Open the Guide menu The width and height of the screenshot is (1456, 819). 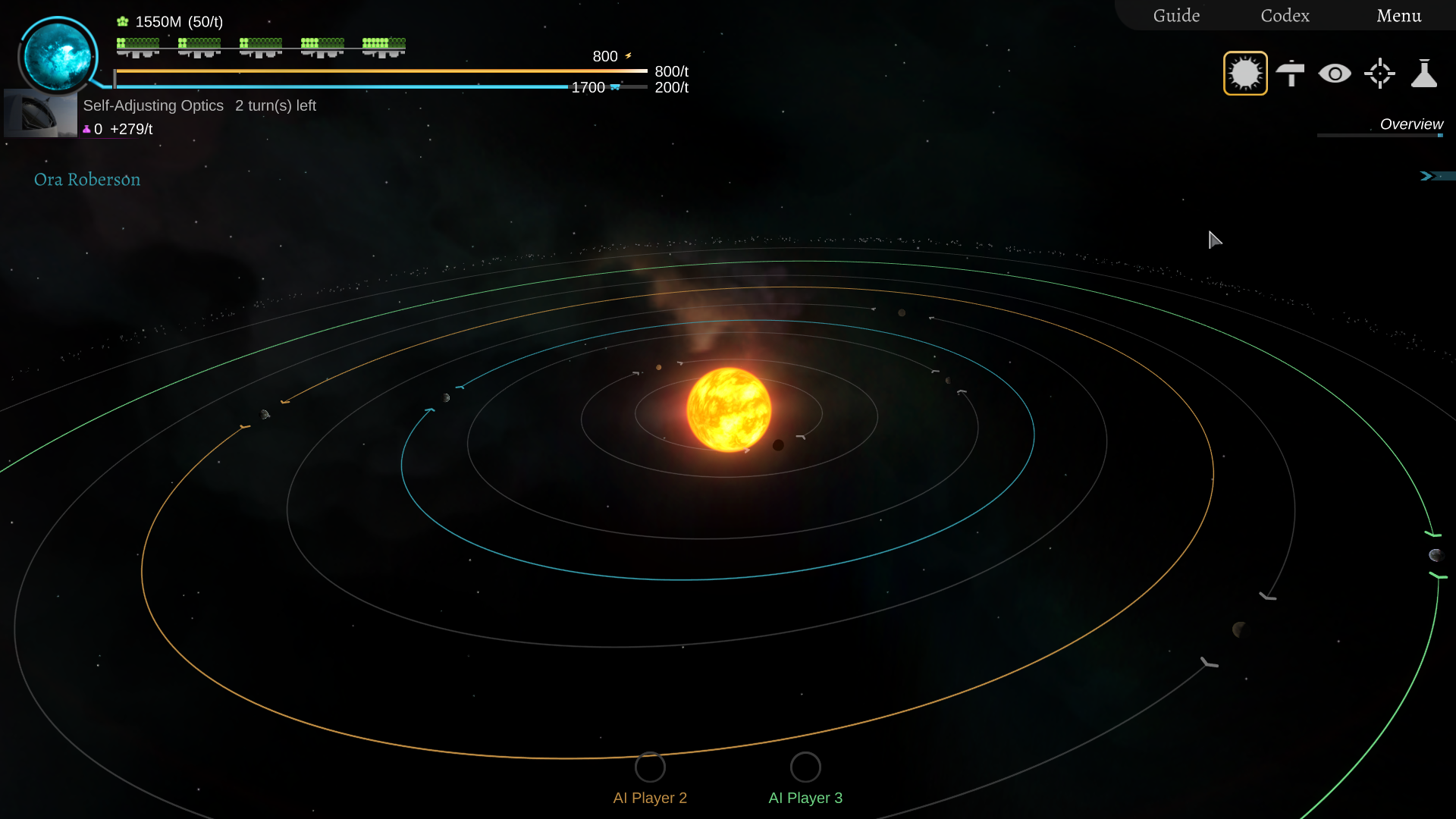click(1176, 16)
